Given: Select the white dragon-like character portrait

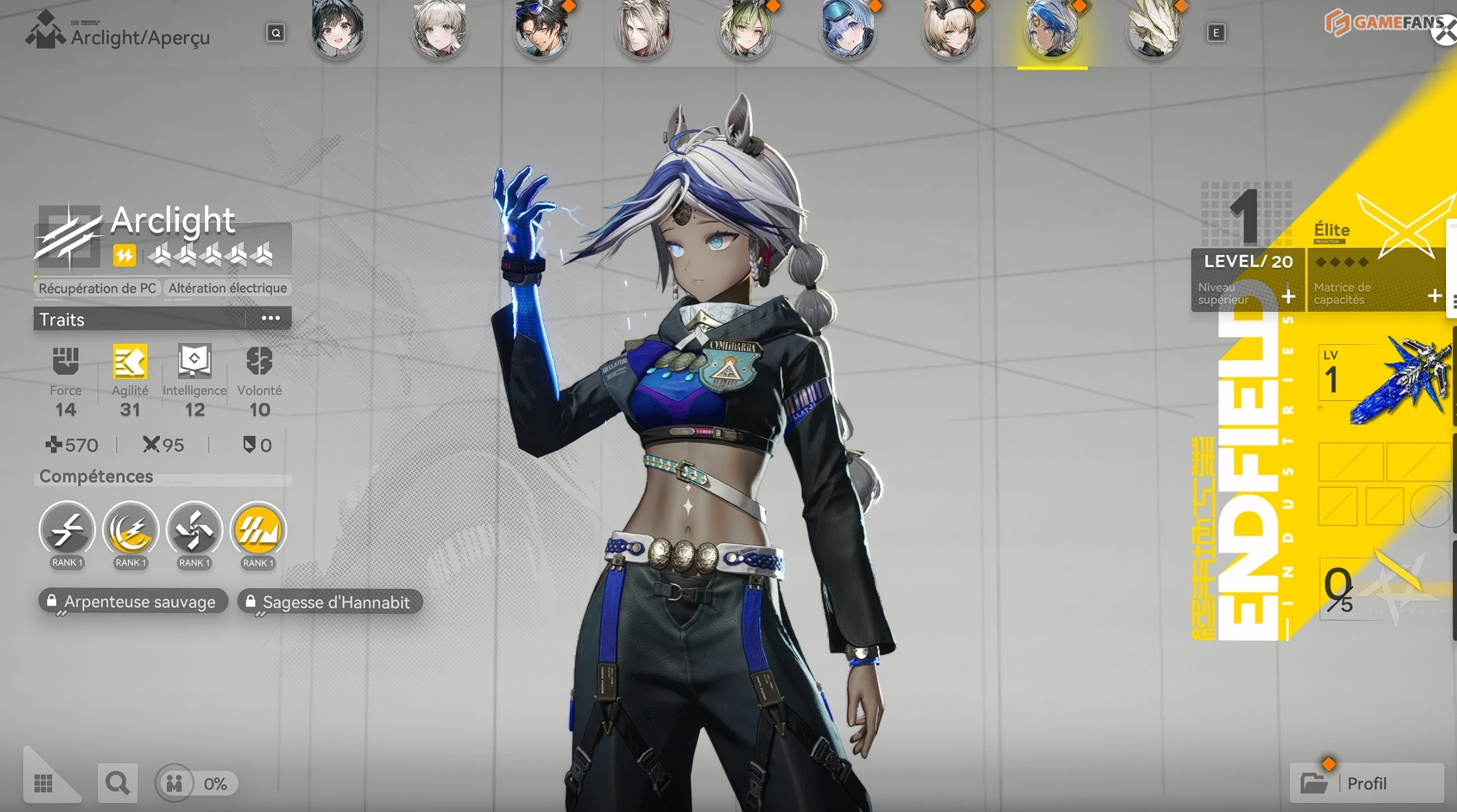Looking at the screenshot, I should click(x=1154, y=30).
